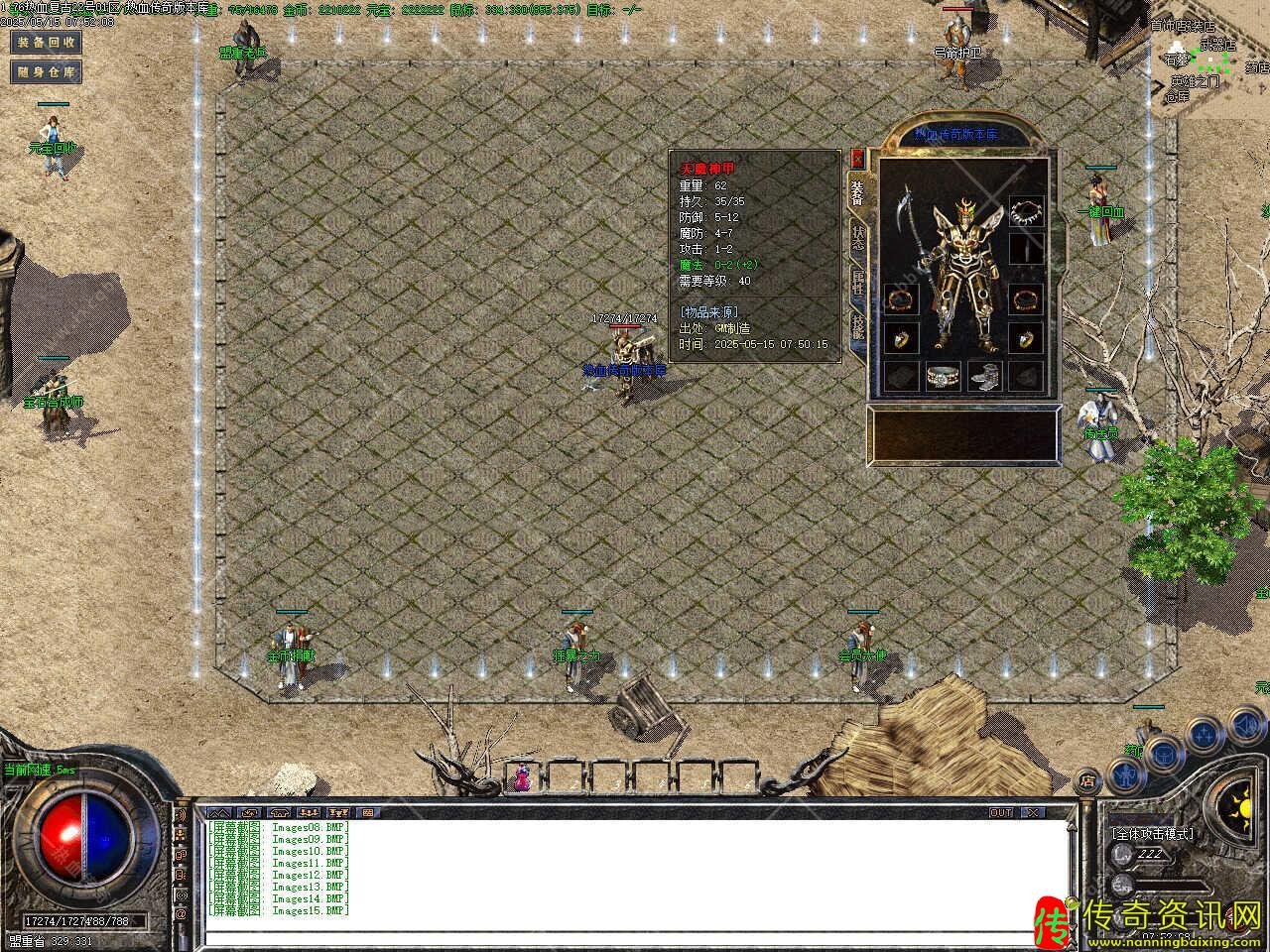Viewport: 1270px width, 952px height.
Task: Close the character equipment panel
Action: (x=857, y=158)
